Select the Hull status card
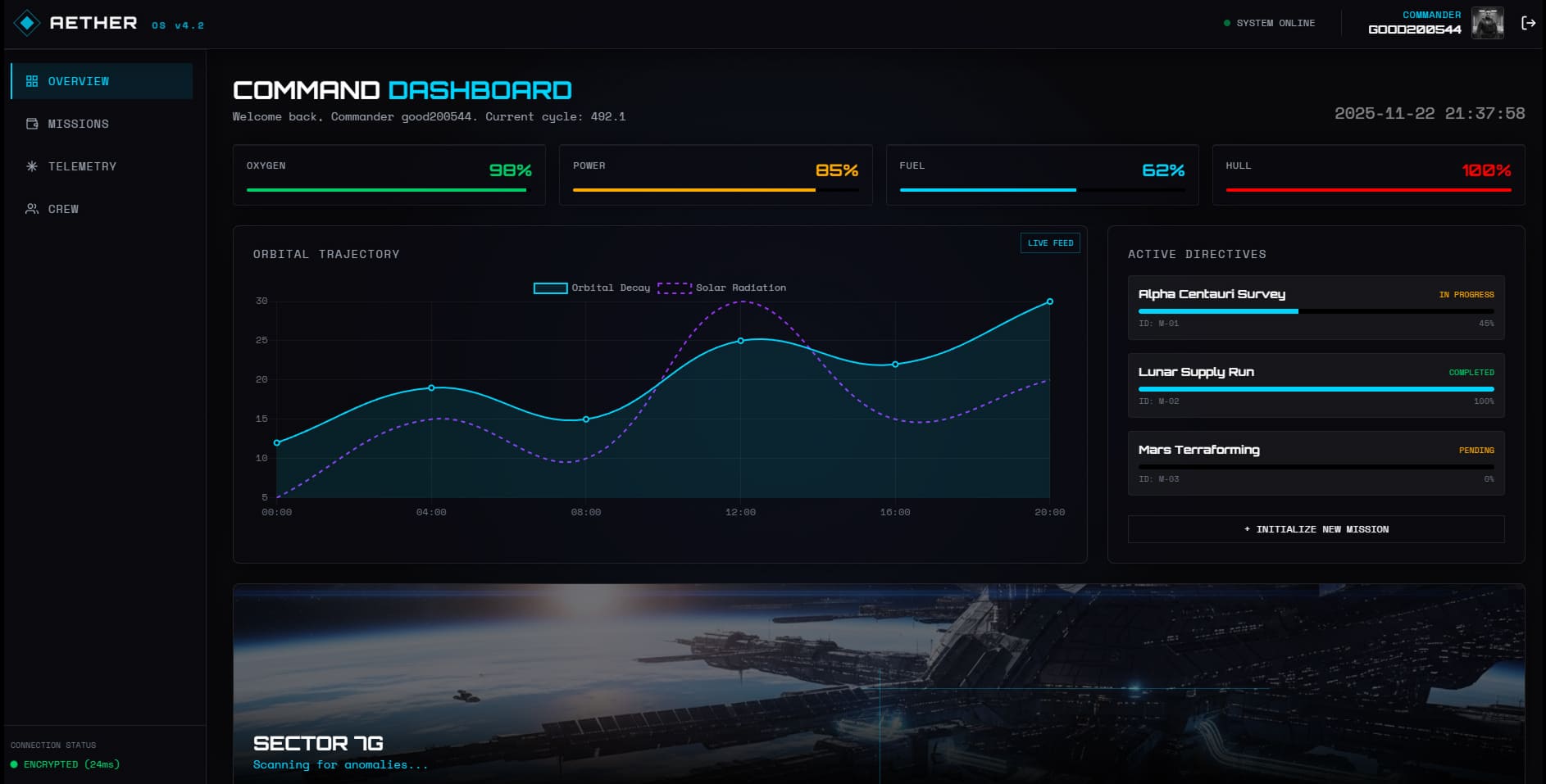 point(1368,174)
